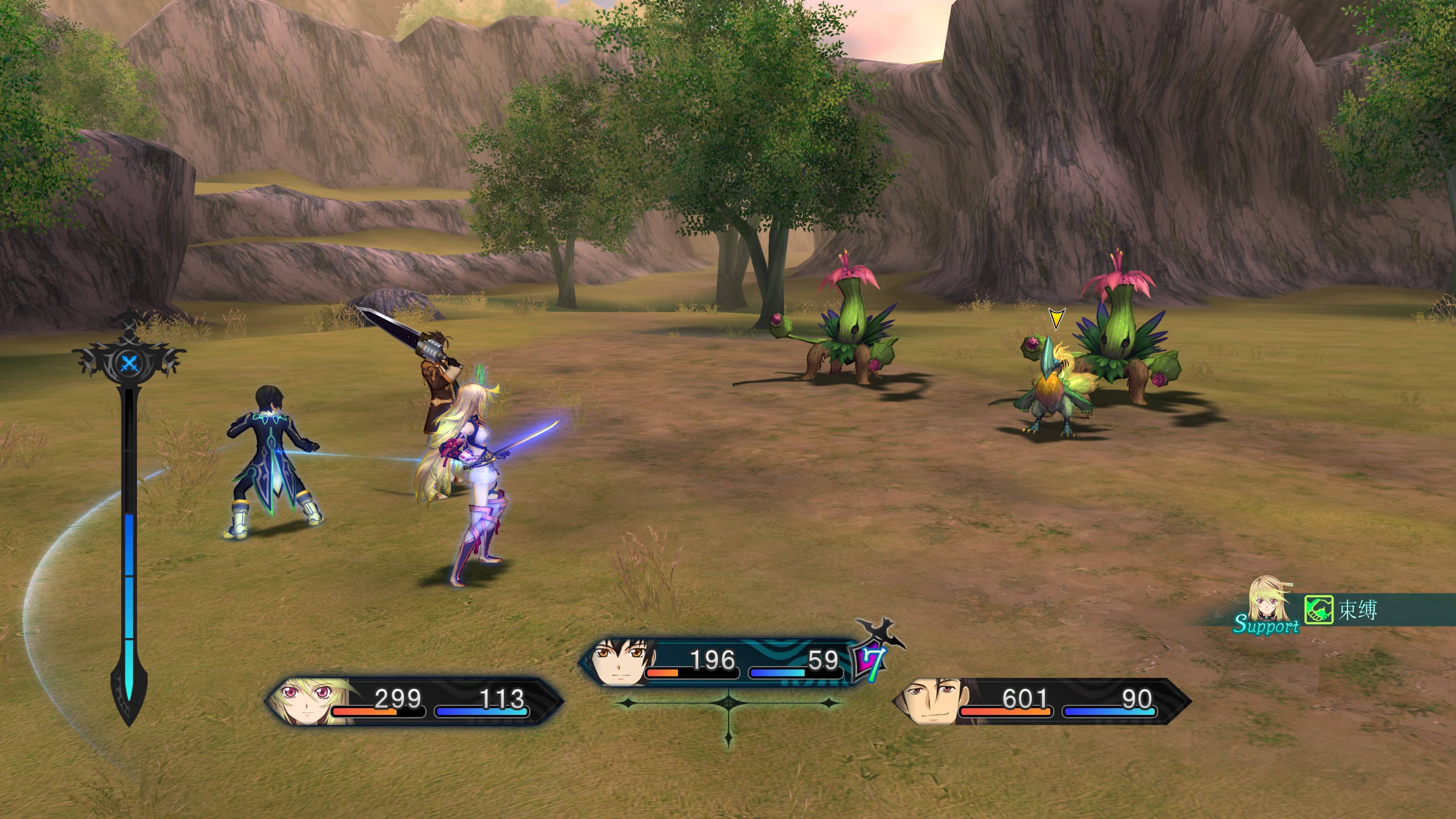Image resolution: width=1456 pixels, height=819 pixels.
Task: Click the yellow target cursor above the bird enemy
Action: (x=1055, y=318)
